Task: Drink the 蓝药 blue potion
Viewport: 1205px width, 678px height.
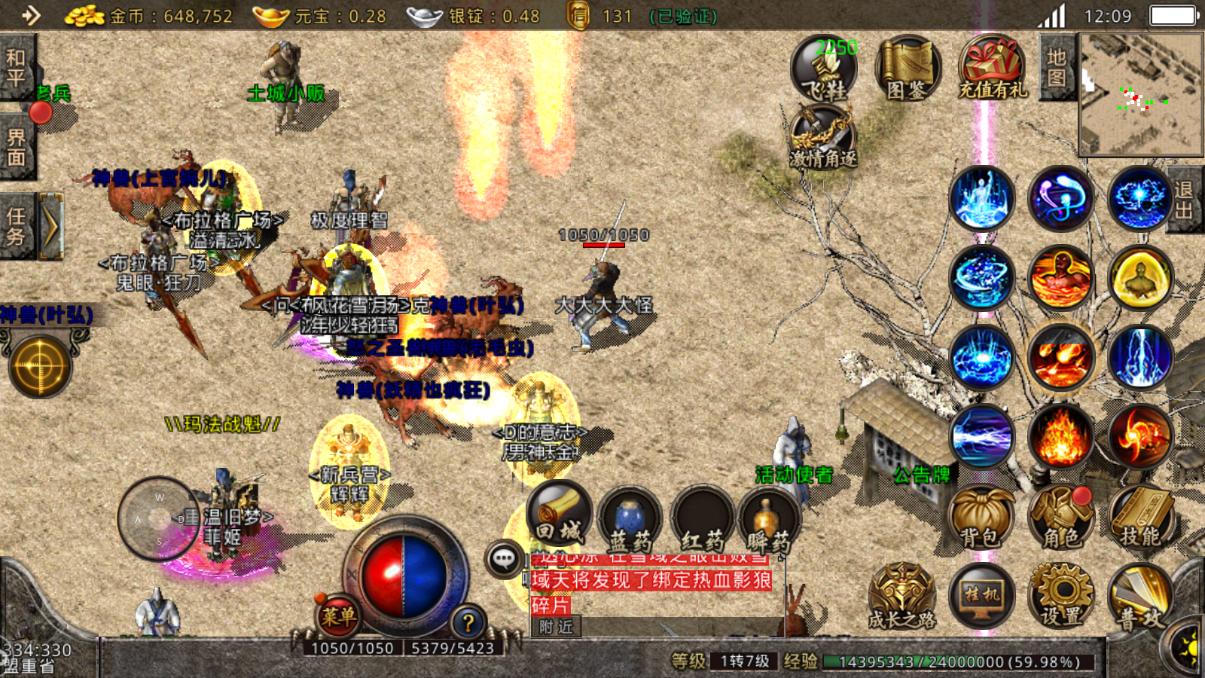Action: 630,520
